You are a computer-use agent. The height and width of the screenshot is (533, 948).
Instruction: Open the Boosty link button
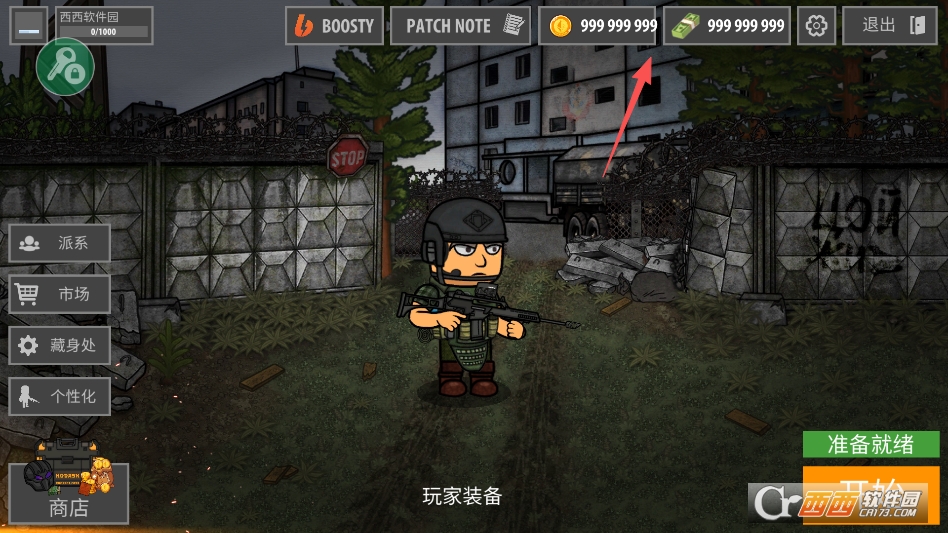click(x=335, y=26)
